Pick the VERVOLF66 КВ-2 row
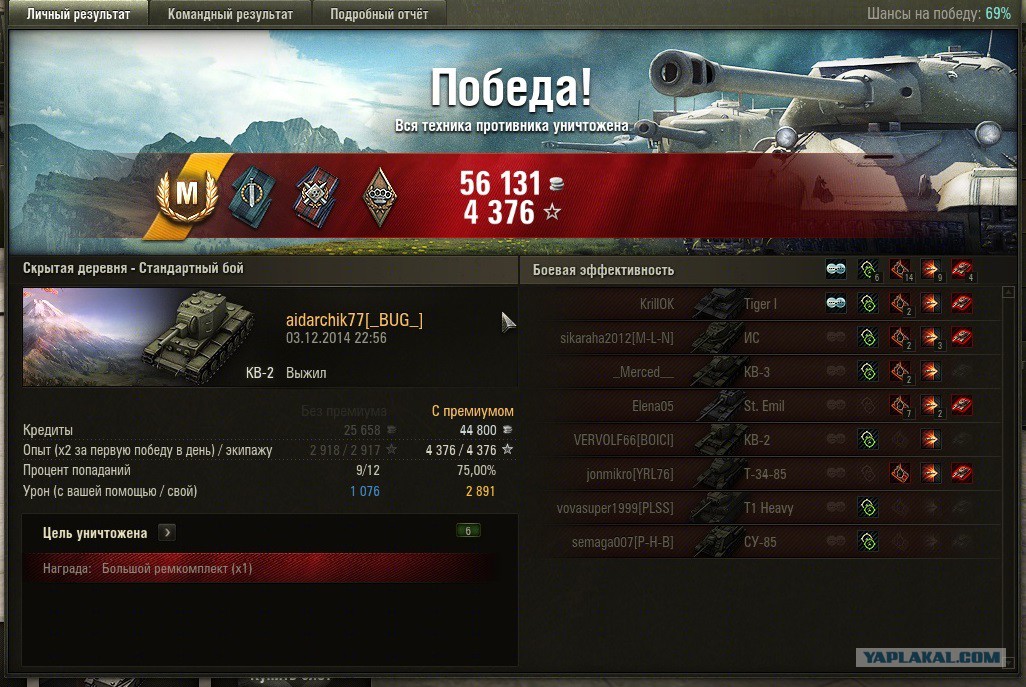This screenshot has width=1026, height=687. (x=760, y=440)
